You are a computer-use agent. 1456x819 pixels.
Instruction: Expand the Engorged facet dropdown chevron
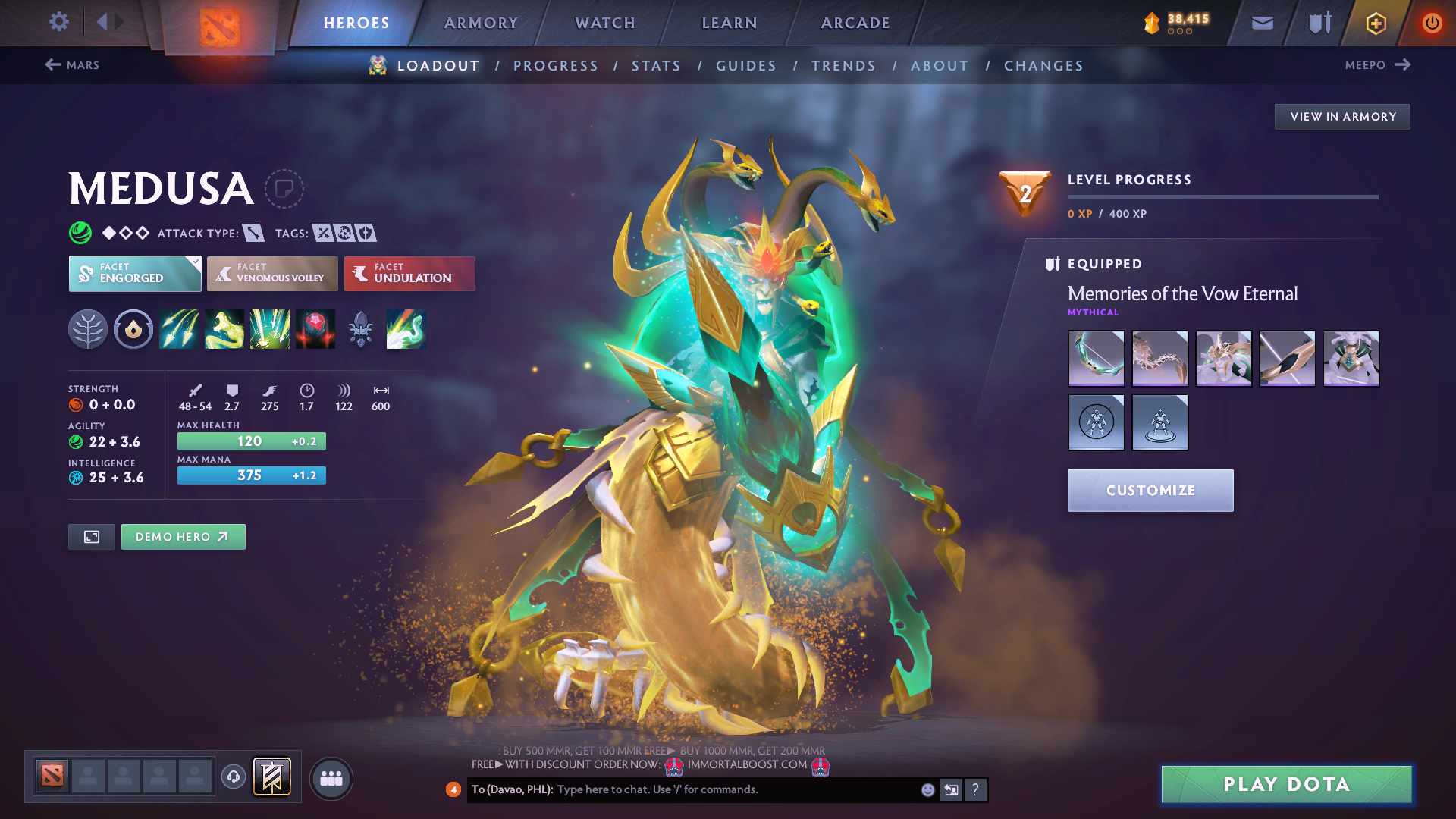click(x=196, y=262)
